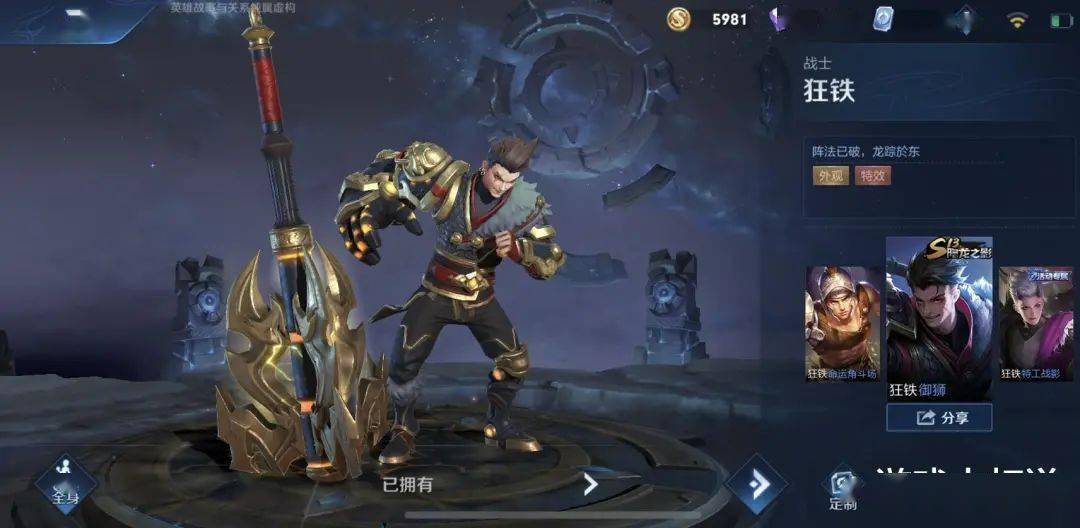This screenshot has width=1080, height=528.
Task: Select the 命运角斗场 skin thumbnail
Action: (x=843, y=323)
